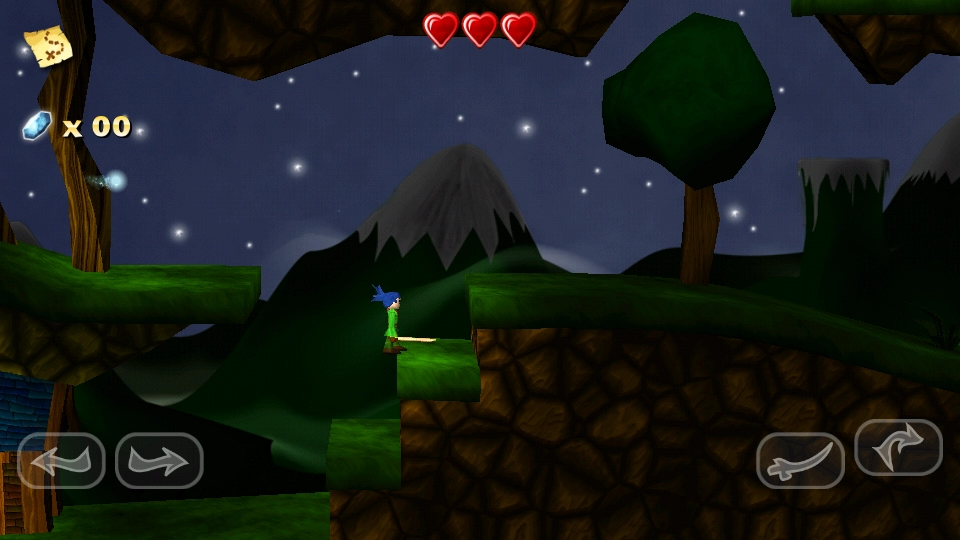960x540 pixels.
Task: Hit the jump arrow button
Action: pyautogui.click(x=898, y=447)
